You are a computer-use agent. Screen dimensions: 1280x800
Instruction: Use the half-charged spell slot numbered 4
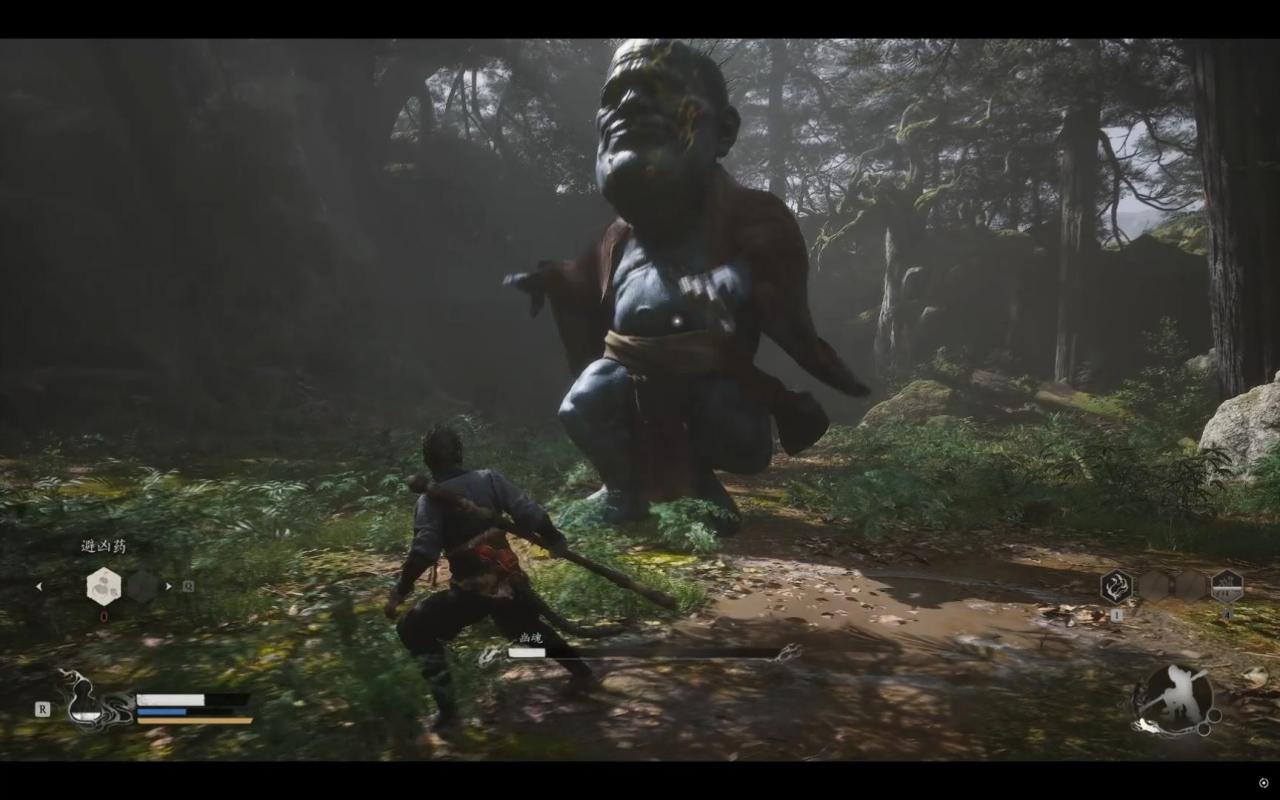tap(1227, 586)
